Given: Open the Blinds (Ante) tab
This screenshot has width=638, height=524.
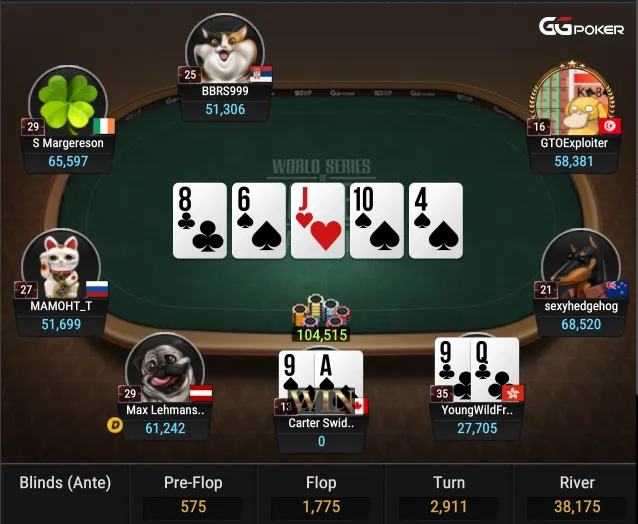Looking at the screenshot, I should [x=65, y=484].
